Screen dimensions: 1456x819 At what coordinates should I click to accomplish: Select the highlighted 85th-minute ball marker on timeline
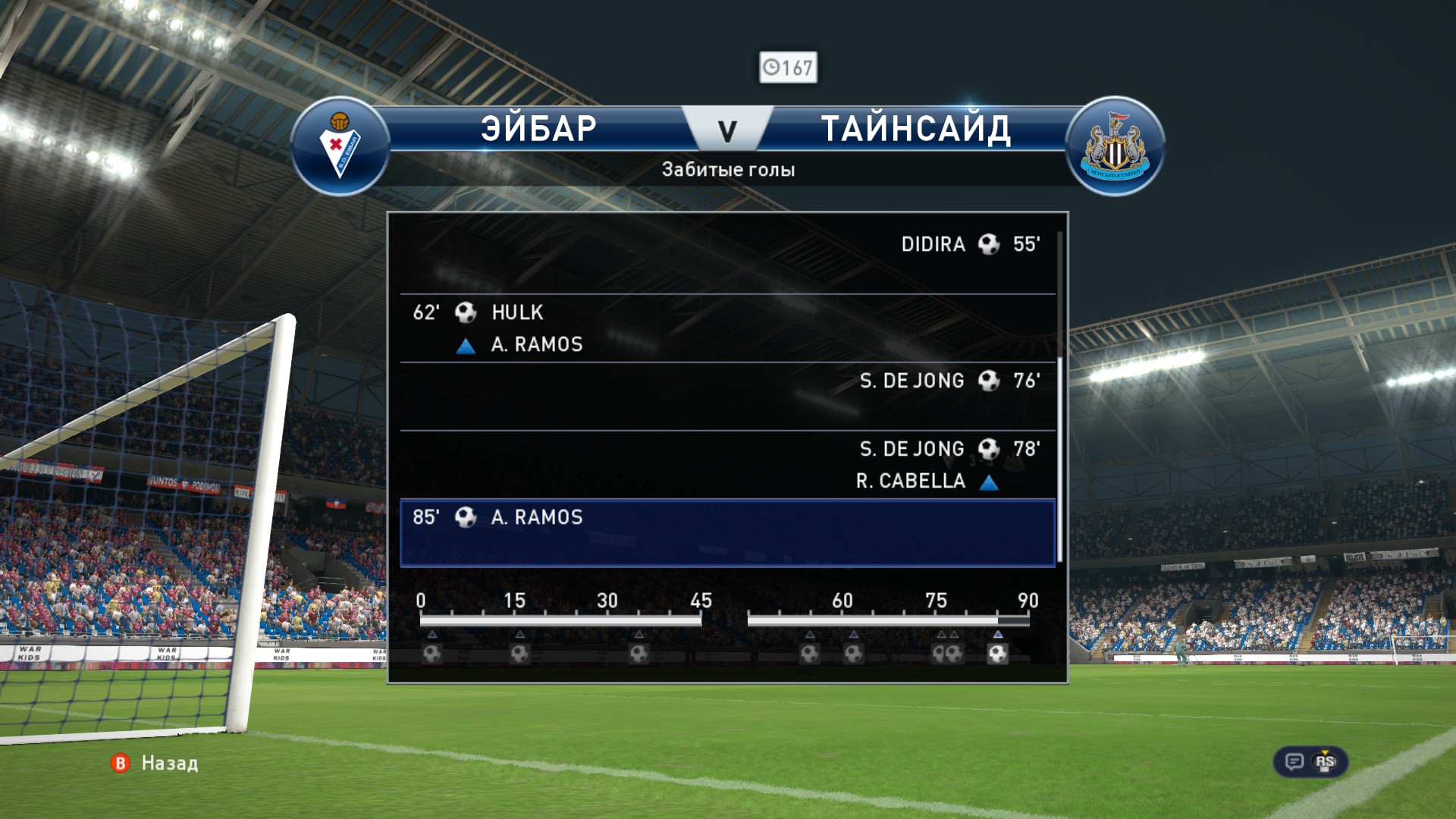point(998,653)
